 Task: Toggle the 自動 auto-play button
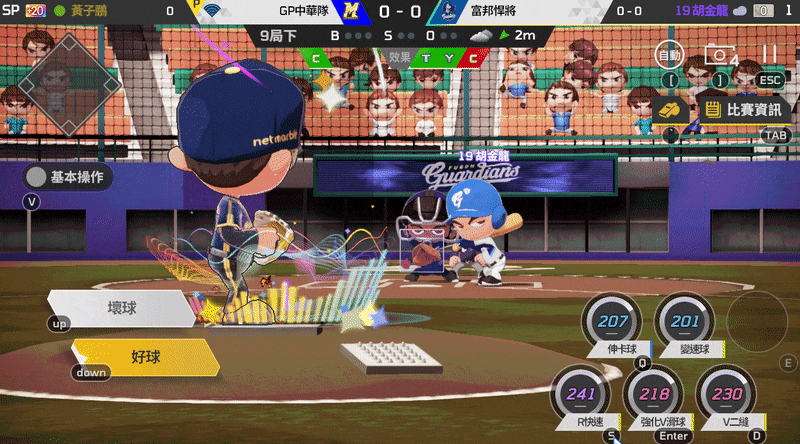coord(669,54)
